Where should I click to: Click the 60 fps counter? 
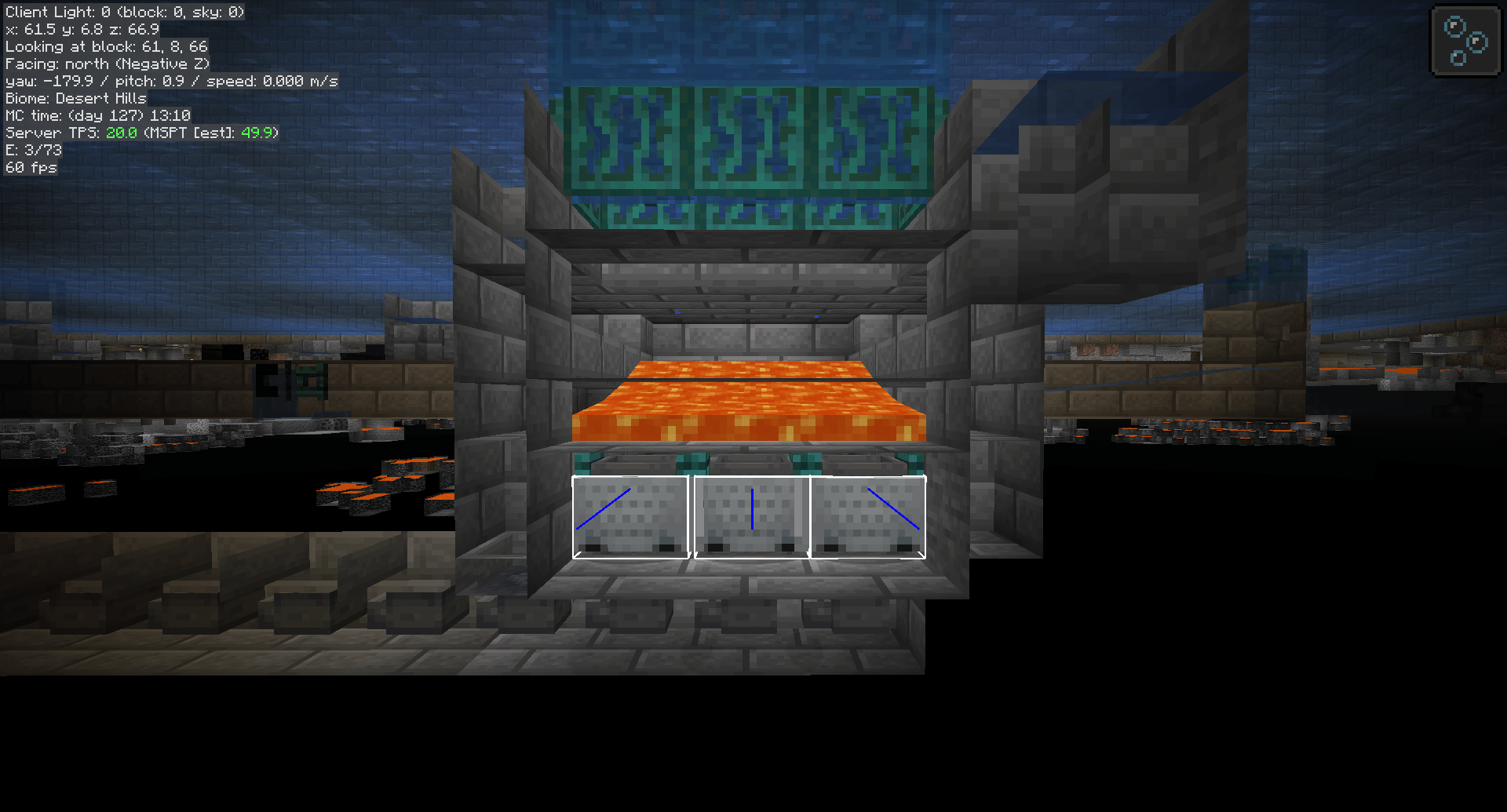30,167
